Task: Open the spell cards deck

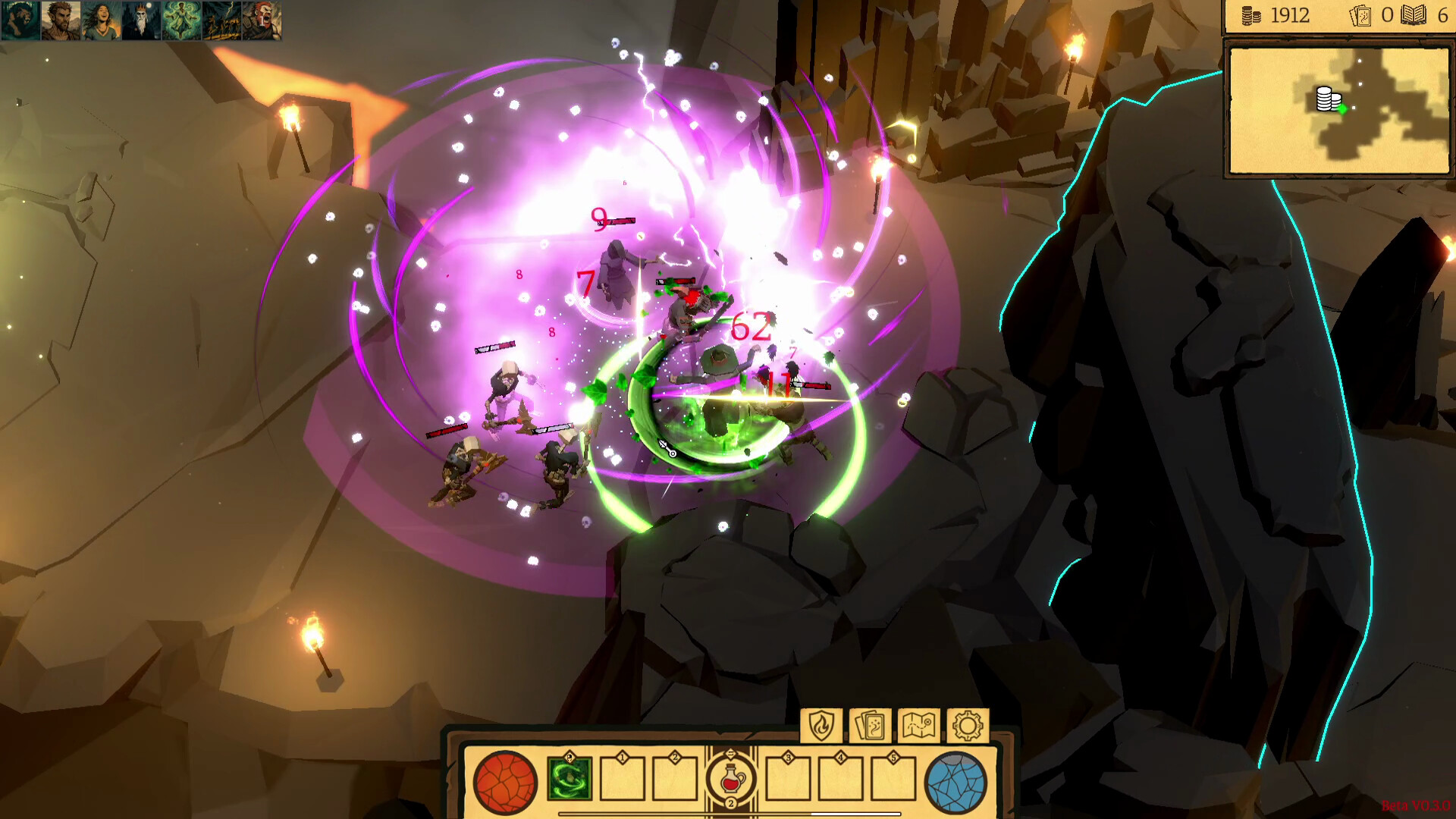Action: point(870,726)
